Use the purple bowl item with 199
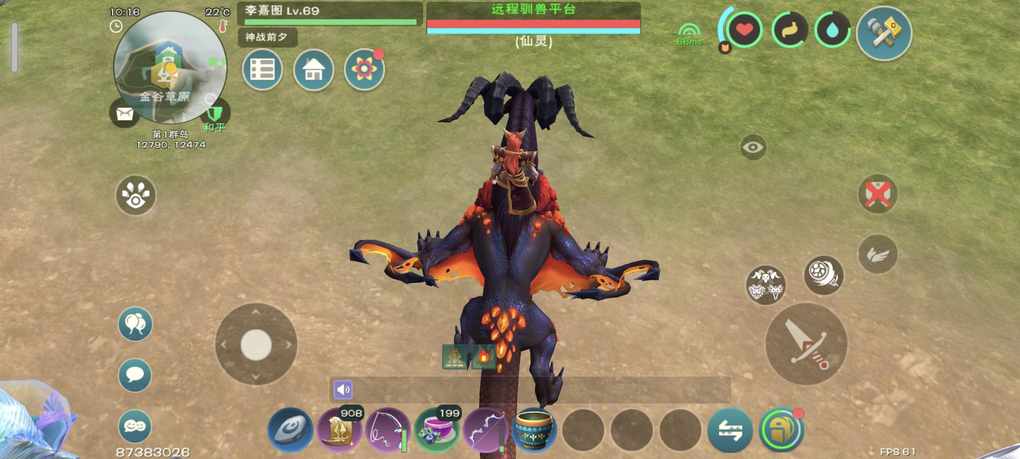 (437, 430)
